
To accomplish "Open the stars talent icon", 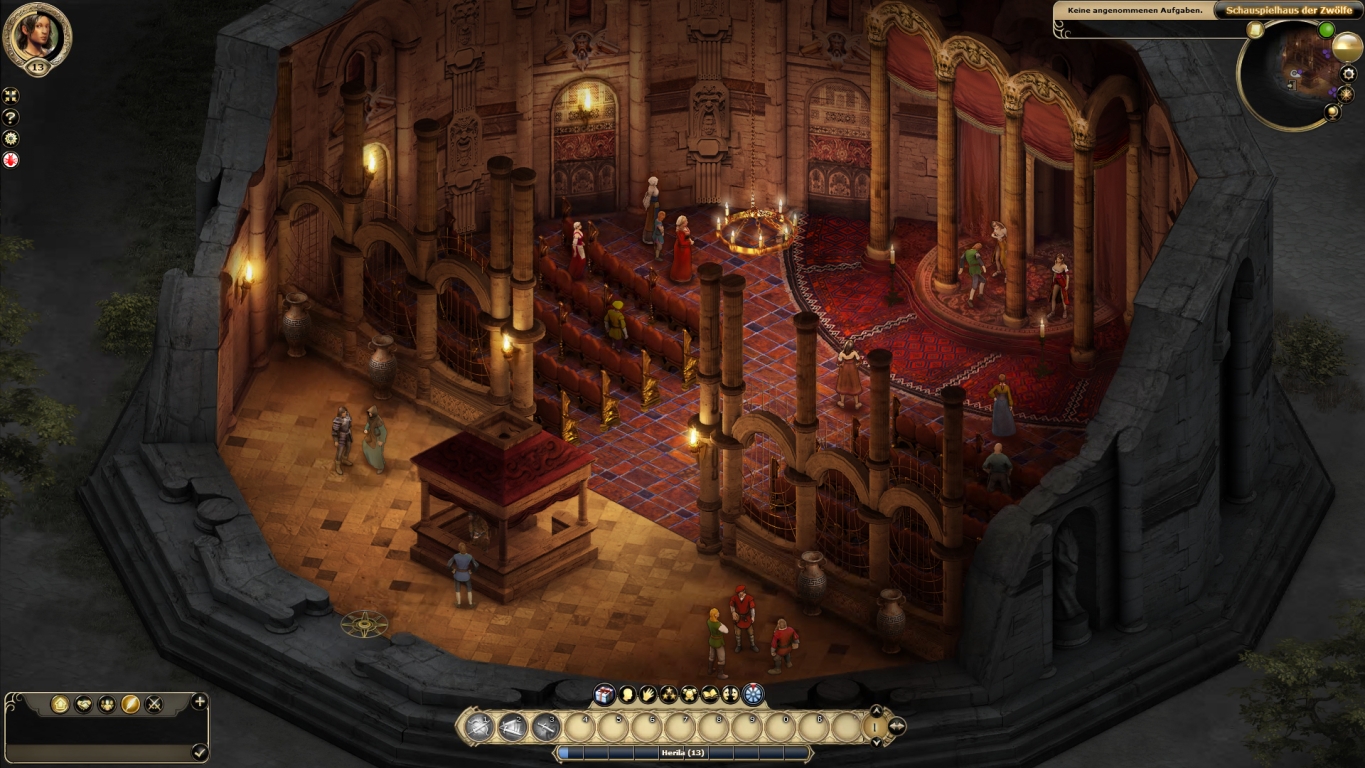I will (x=669, y=695).
